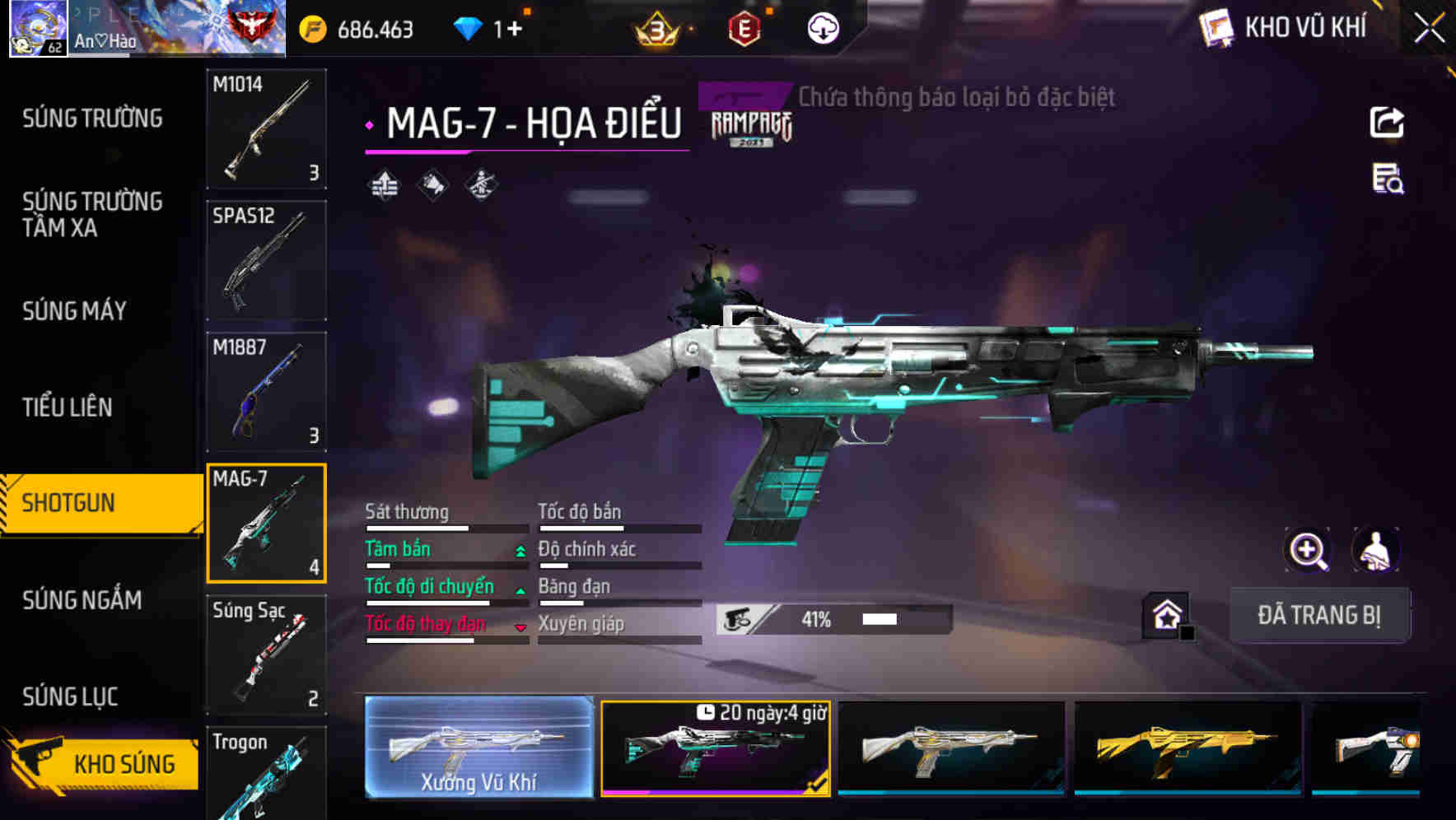Click the Đã Trang Bị equipped button
The image size is (1456, 820).
click(1319, 615)
